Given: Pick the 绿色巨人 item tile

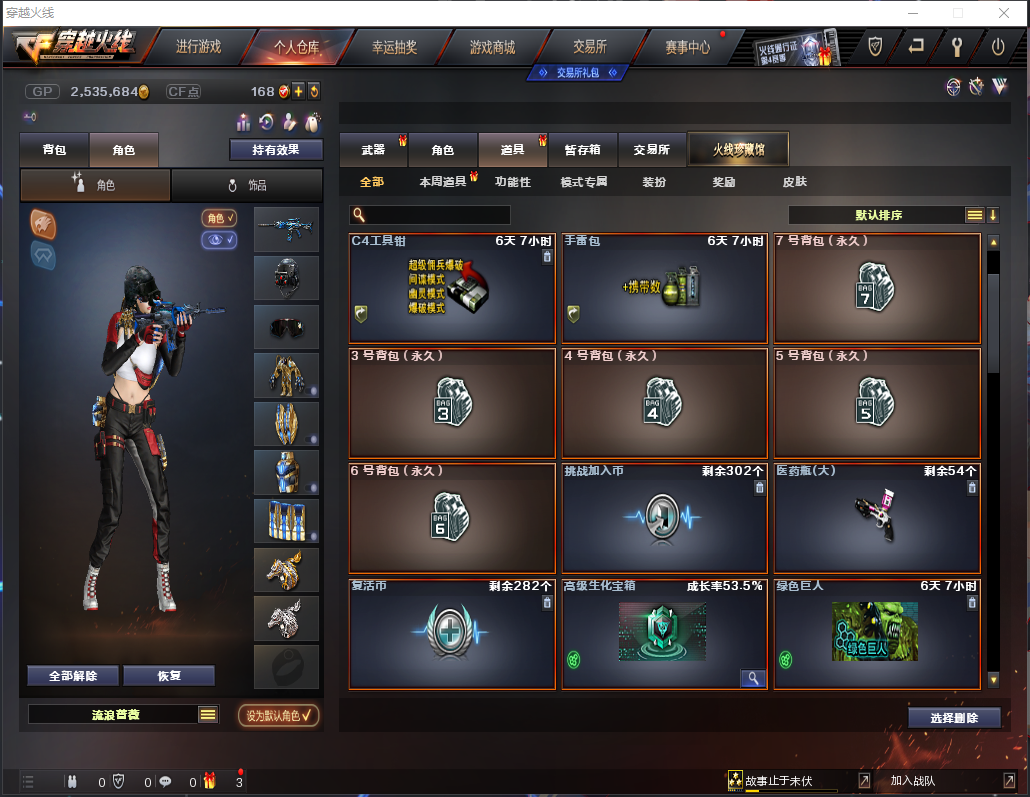Looking at the screenshot, I should 877,634.
